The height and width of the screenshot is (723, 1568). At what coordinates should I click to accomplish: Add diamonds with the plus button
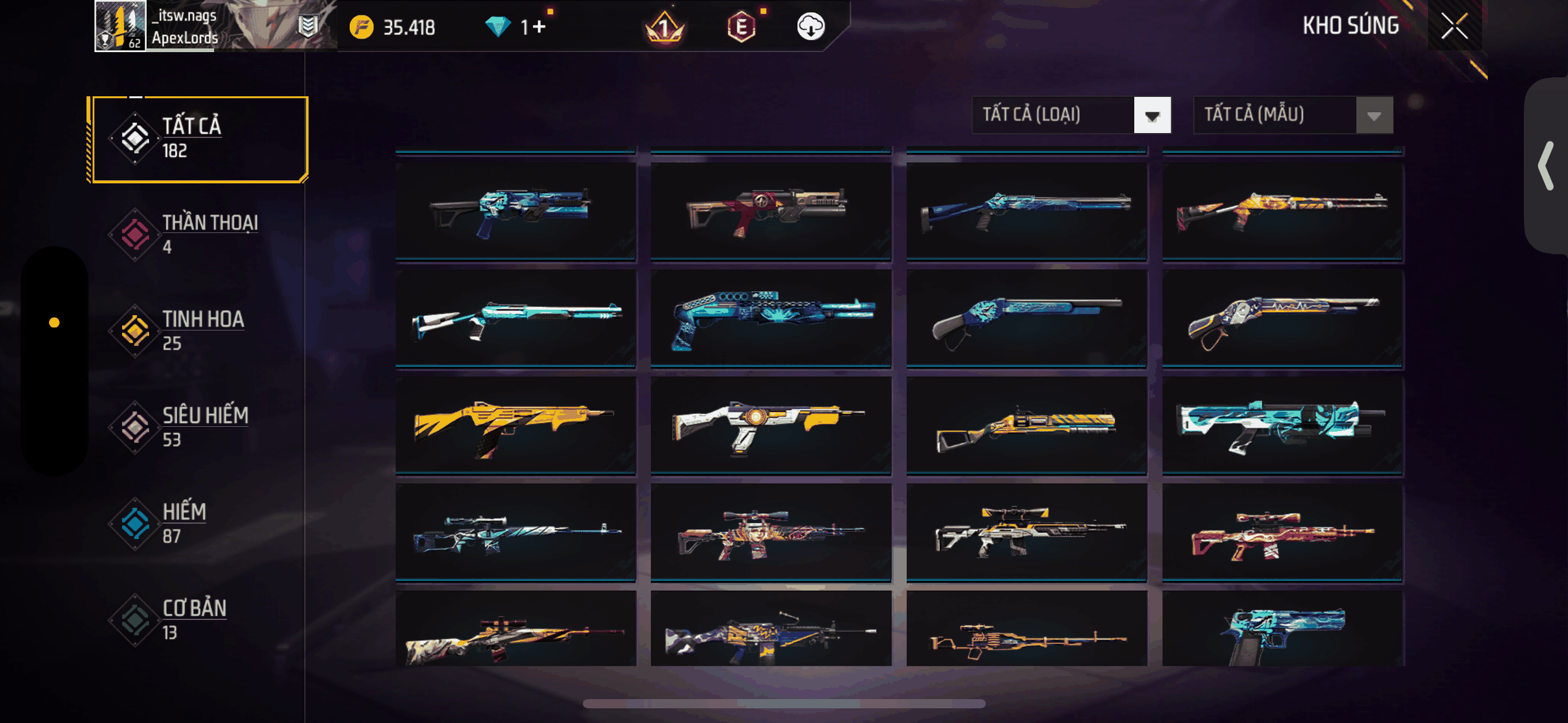(539, 27)
